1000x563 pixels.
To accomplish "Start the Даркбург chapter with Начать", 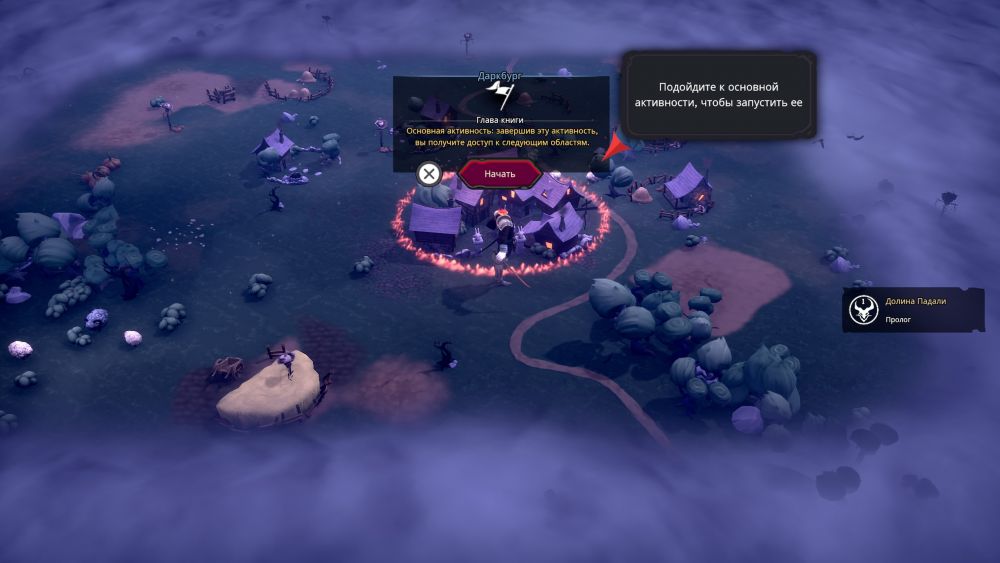I will 500,174.
